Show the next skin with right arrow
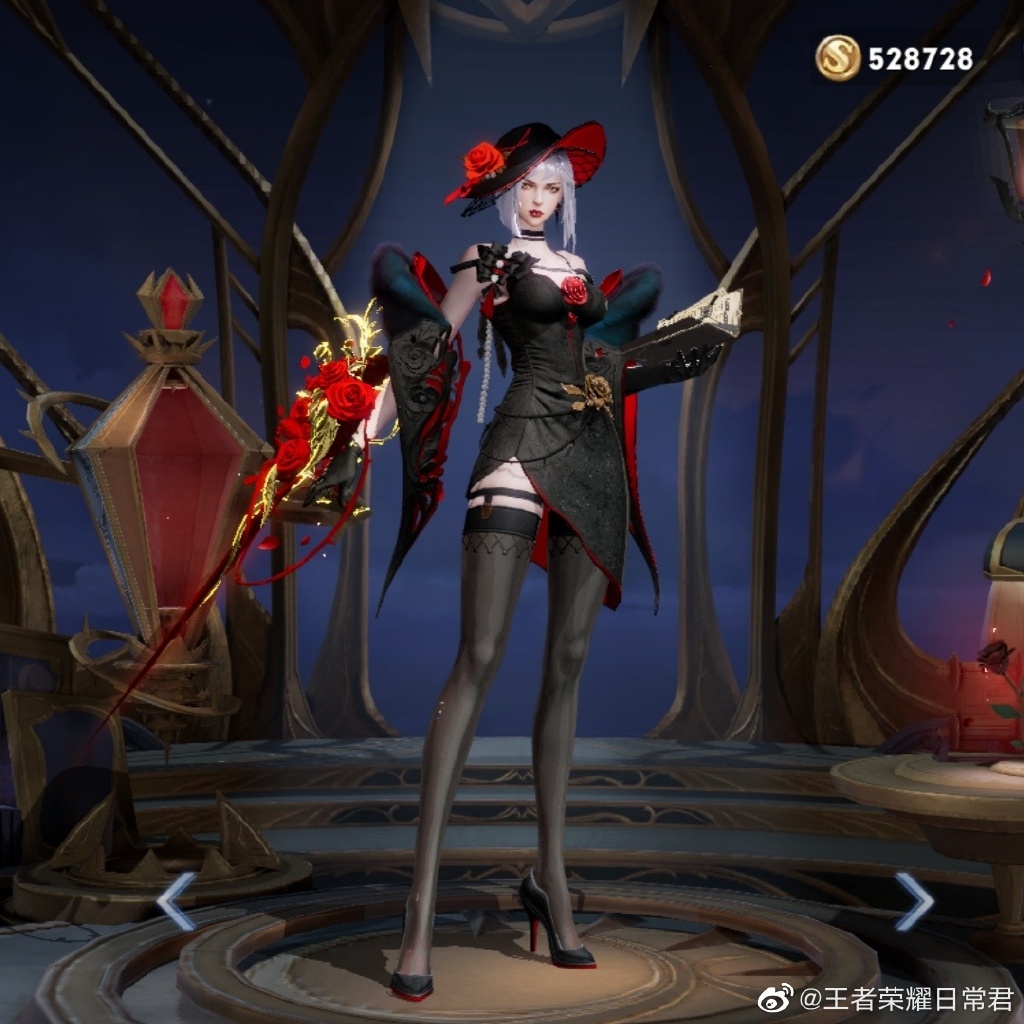This screenshot has height=1024, width=1024. pos(913,900)
